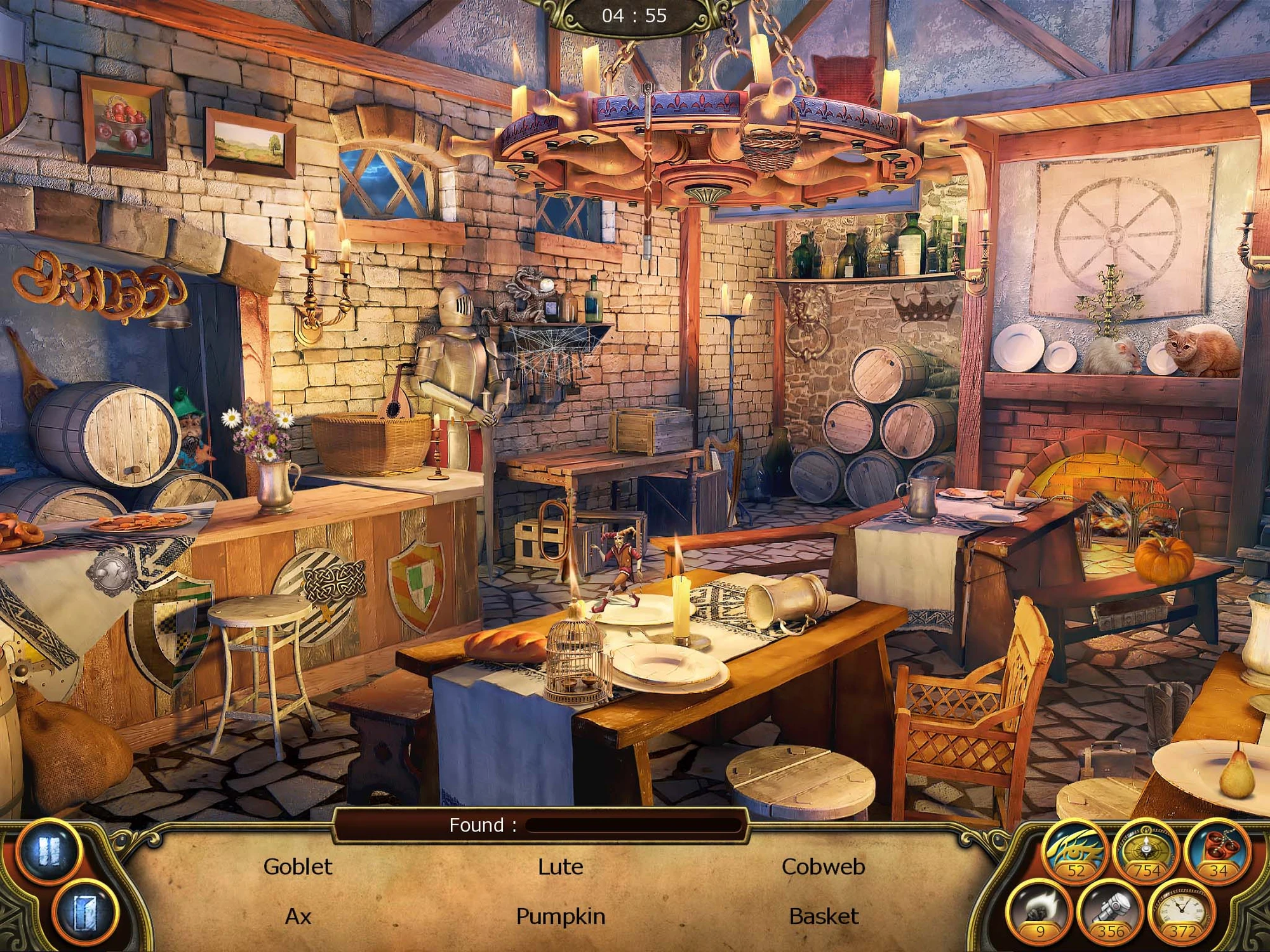Image resolution: width=1270 pixels, height=952 pixels.
Task: Select 'Pumpkin' from the word list
Action: tap(560, 916)
